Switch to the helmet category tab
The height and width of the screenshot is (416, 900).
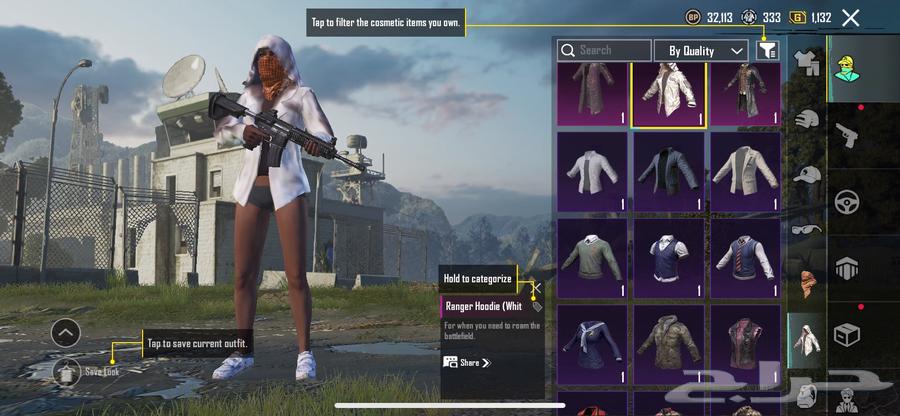coord(807,120)
